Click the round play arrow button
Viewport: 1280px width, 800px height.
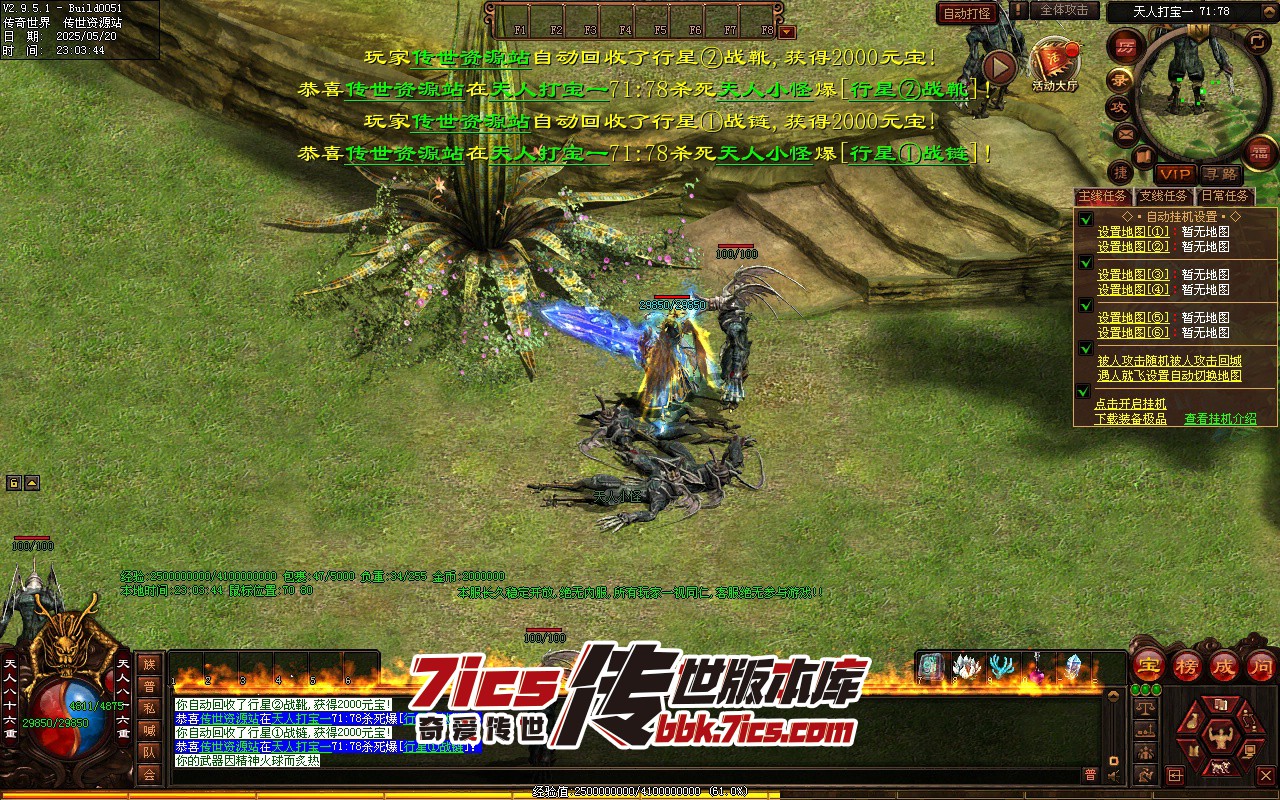tap(998, 68)
